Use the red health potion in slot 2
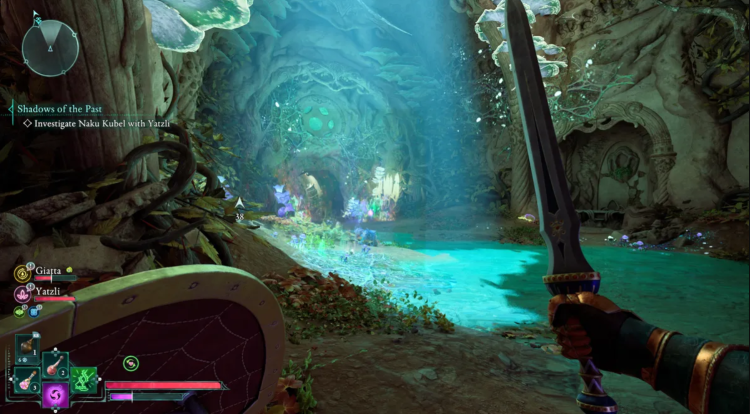Image resolution: width=750 pixels, height=414 pixels. [55, 366]
